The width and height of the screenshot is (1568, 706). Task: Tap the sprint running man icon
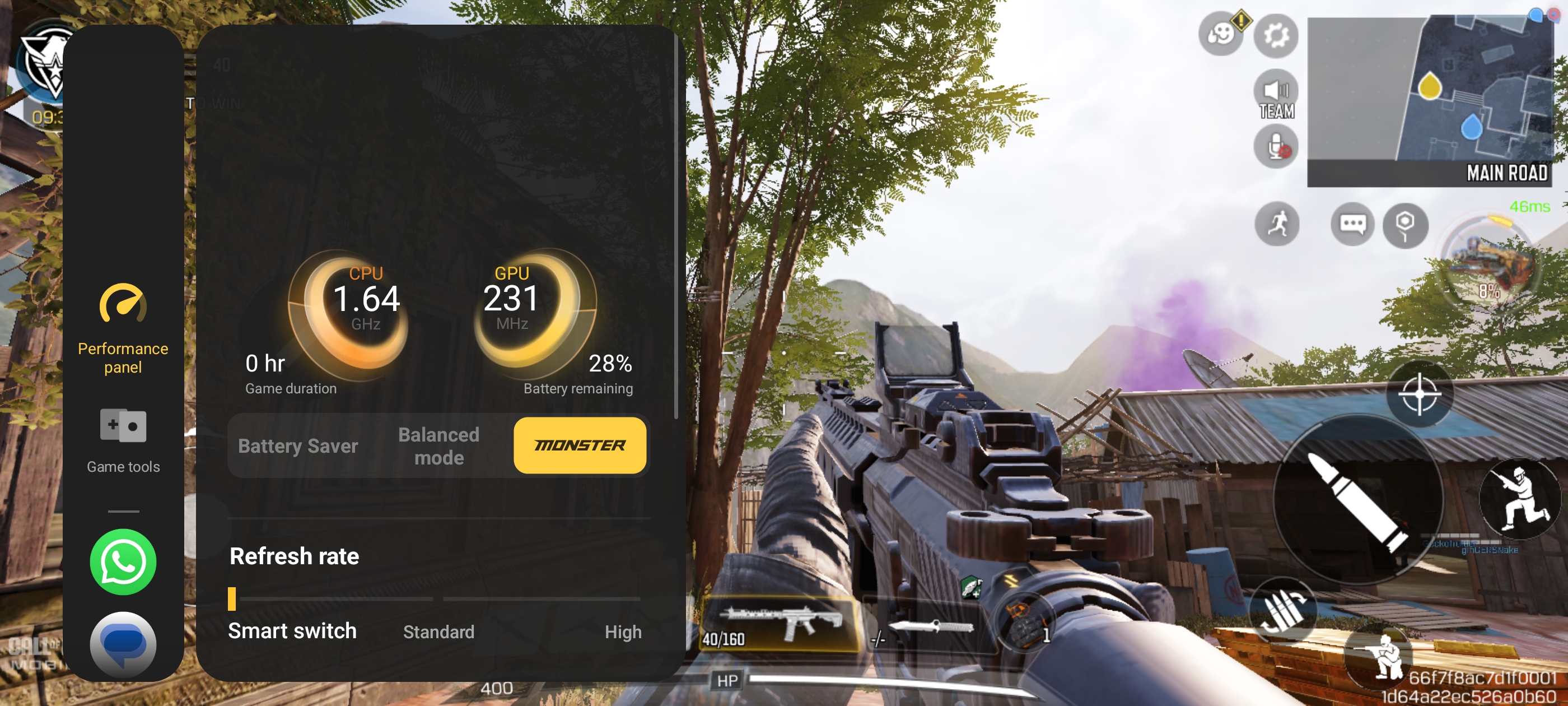click(x=1277, y=224)
